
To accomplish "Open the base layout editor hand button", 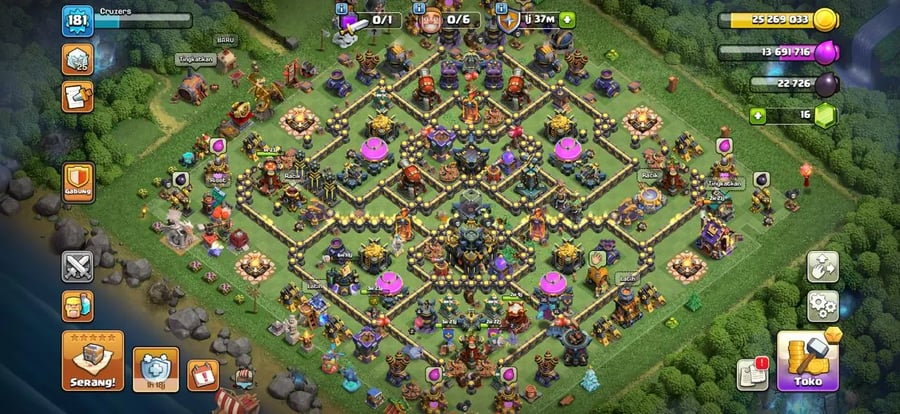I will [822, 266].
